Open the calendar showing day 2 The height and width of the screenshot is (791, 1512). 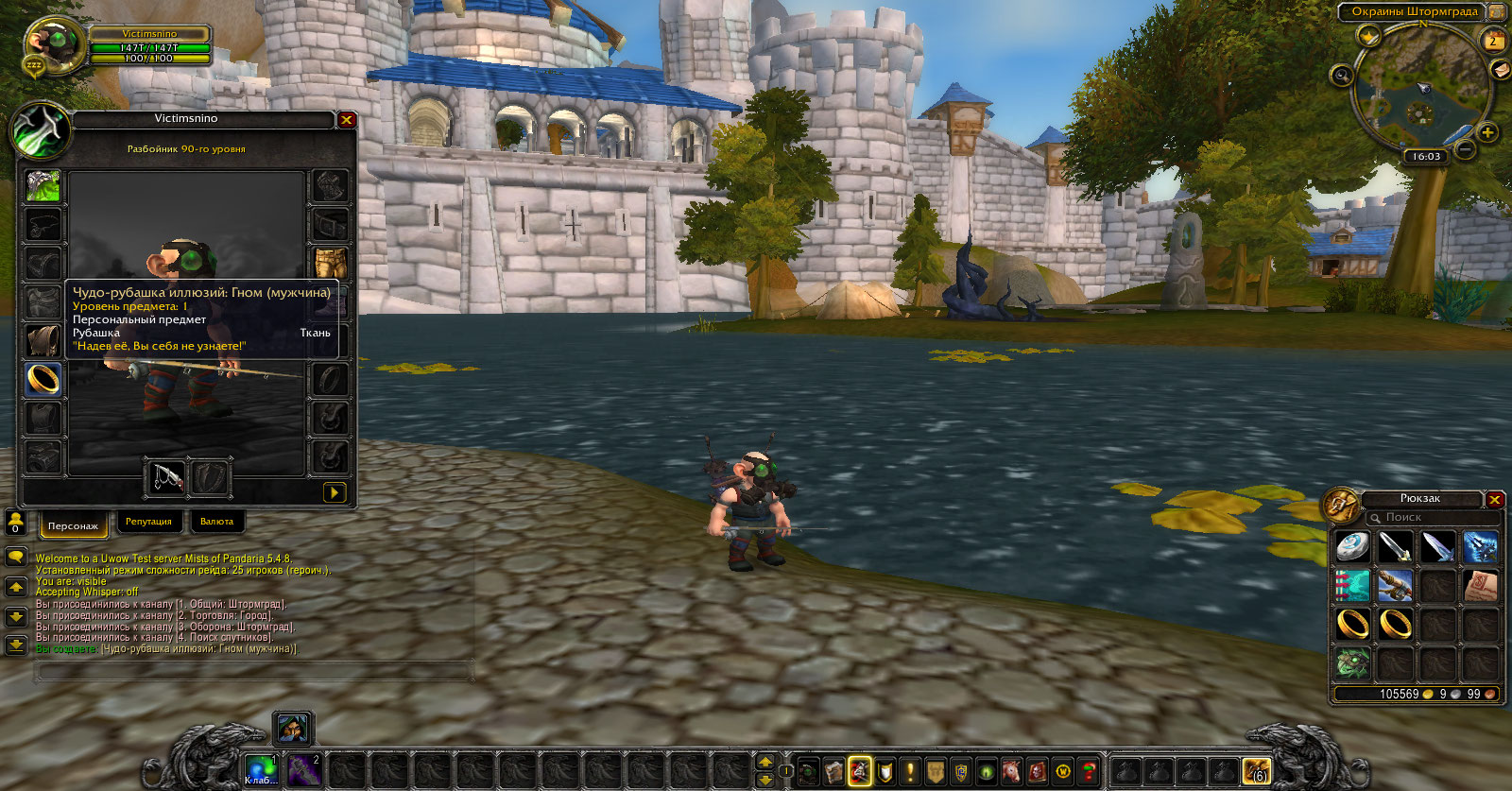pos(1493,41)
